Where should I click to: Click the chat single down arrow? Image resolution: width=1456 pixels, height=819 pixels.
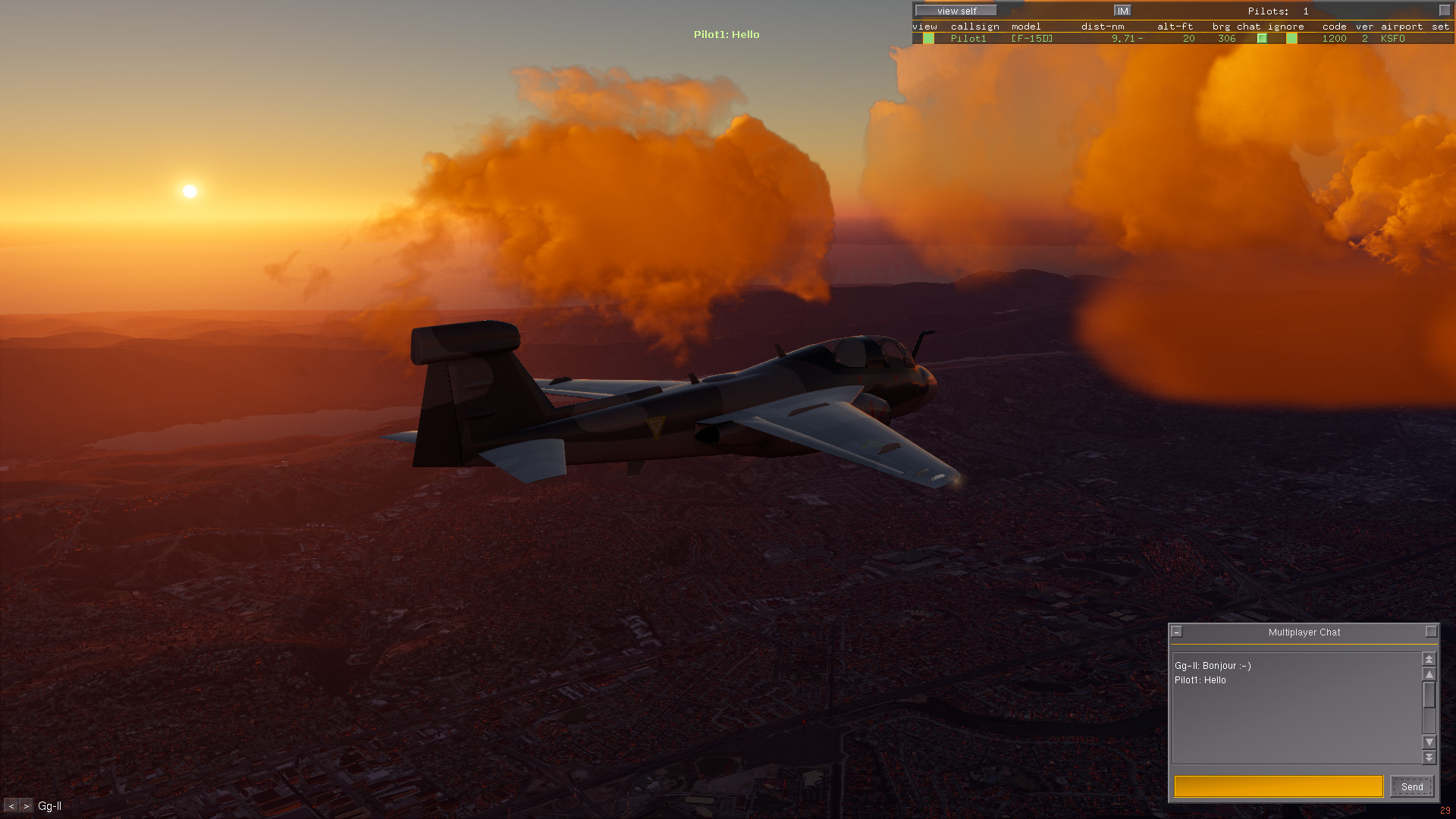pos(1429,742)
